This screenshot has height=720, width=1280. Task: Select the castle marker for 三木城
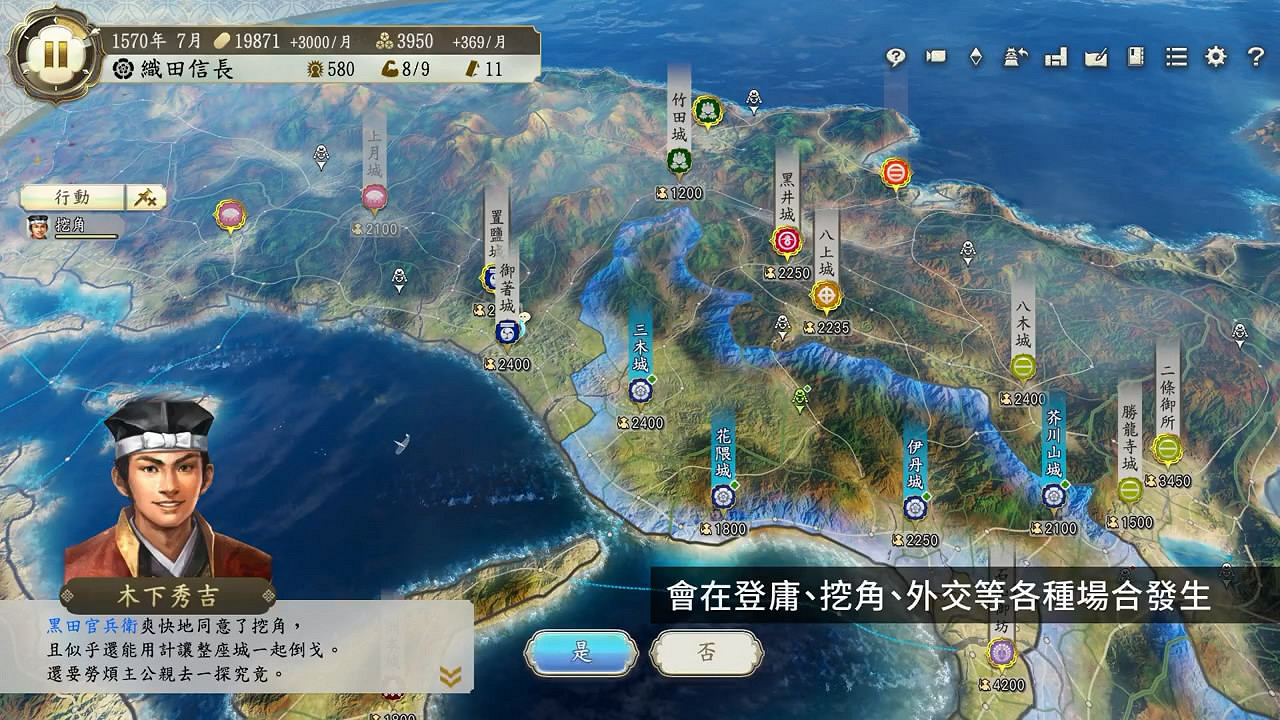(x=639, y=389)
